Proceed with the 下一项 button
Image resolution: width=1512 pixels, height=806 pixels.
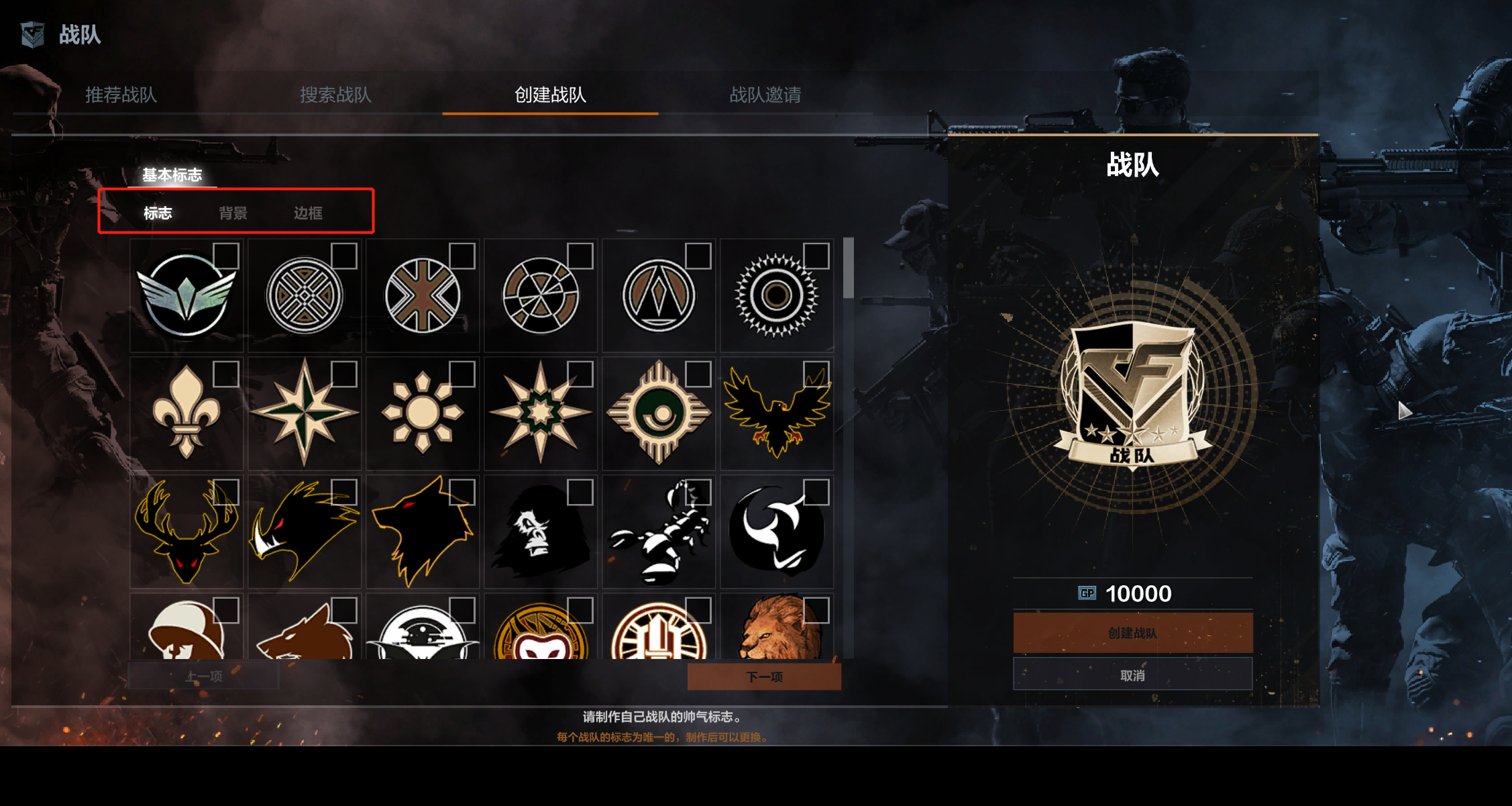pos(764,676)
